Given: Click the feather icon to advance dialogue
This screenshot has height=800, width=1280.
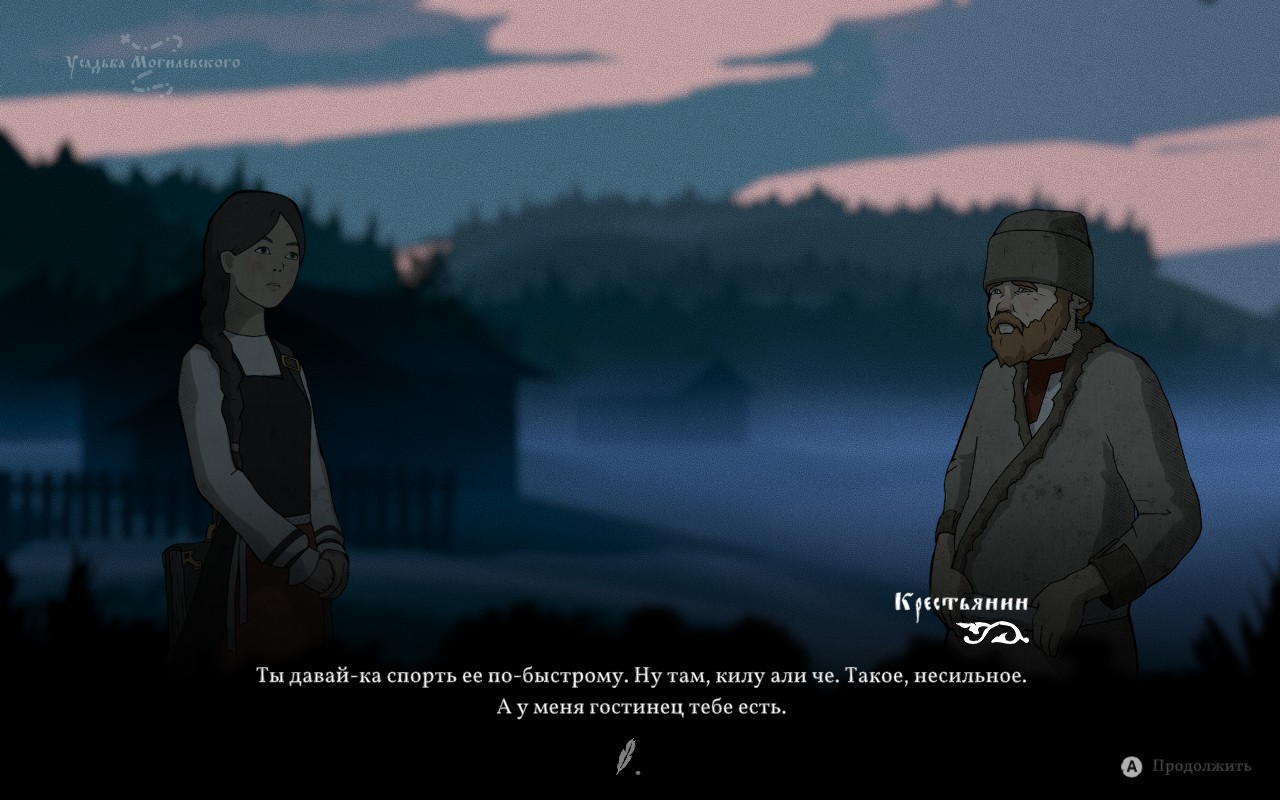Looking at the screenshot, I should (625, 757).
